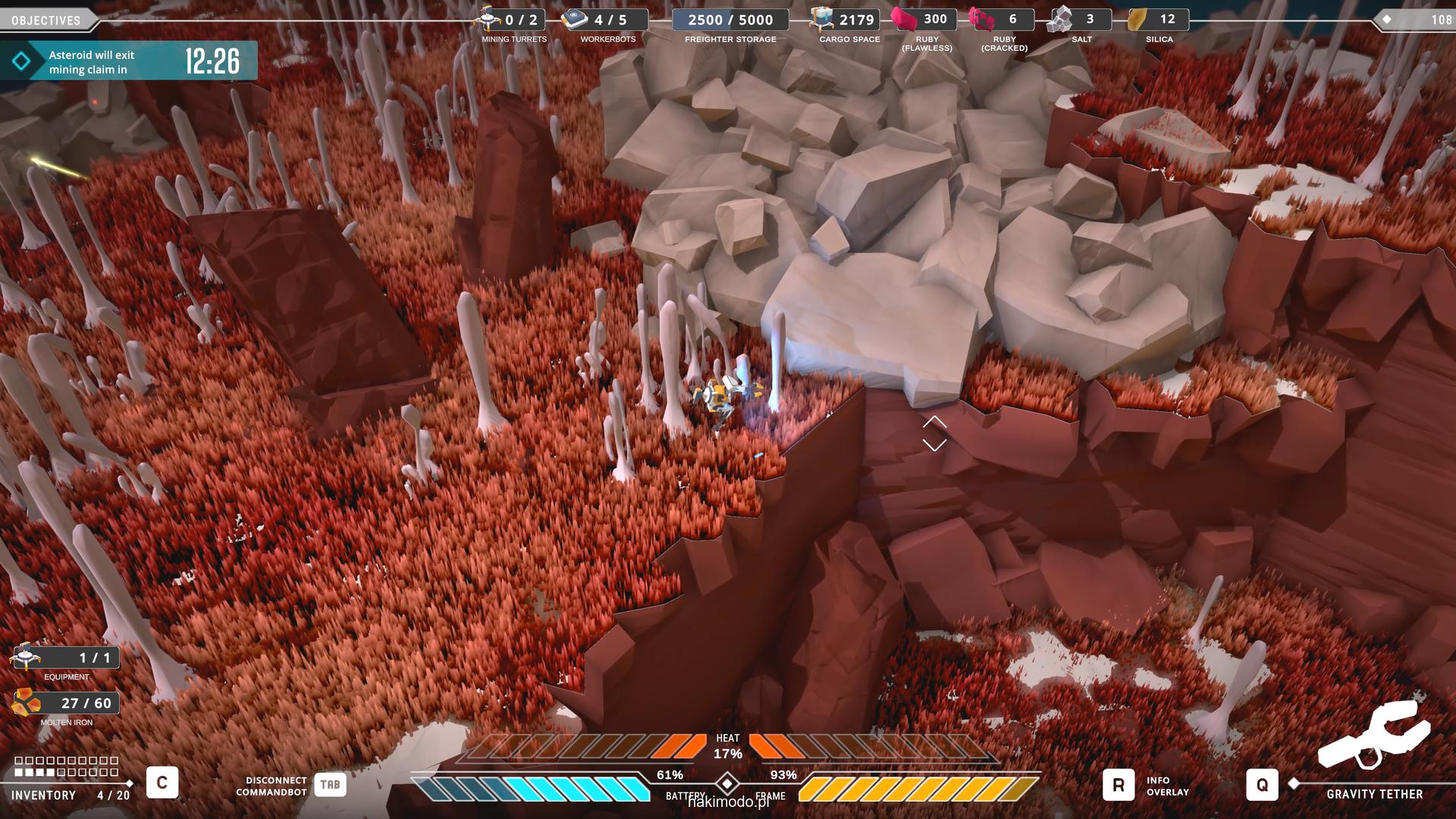Click the Molten Iron icon

[x=27, y=703]
